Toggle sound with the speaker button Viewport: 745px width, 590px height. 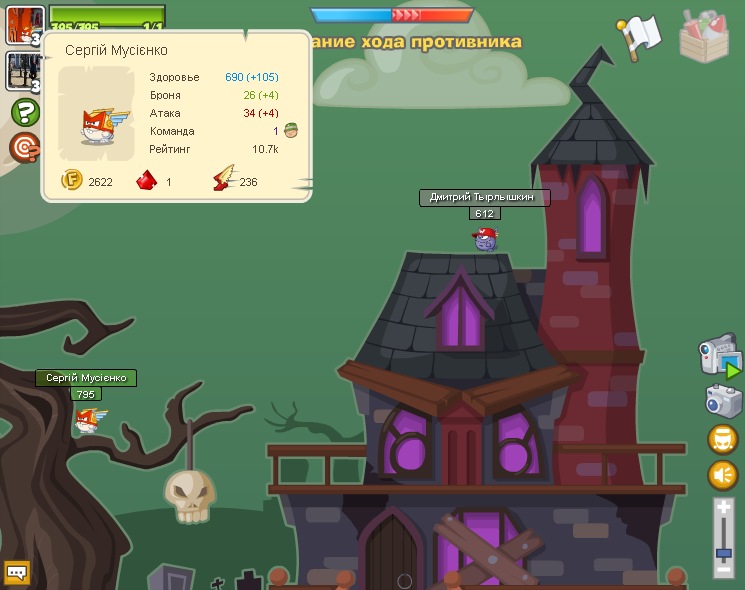pos(723,474)
